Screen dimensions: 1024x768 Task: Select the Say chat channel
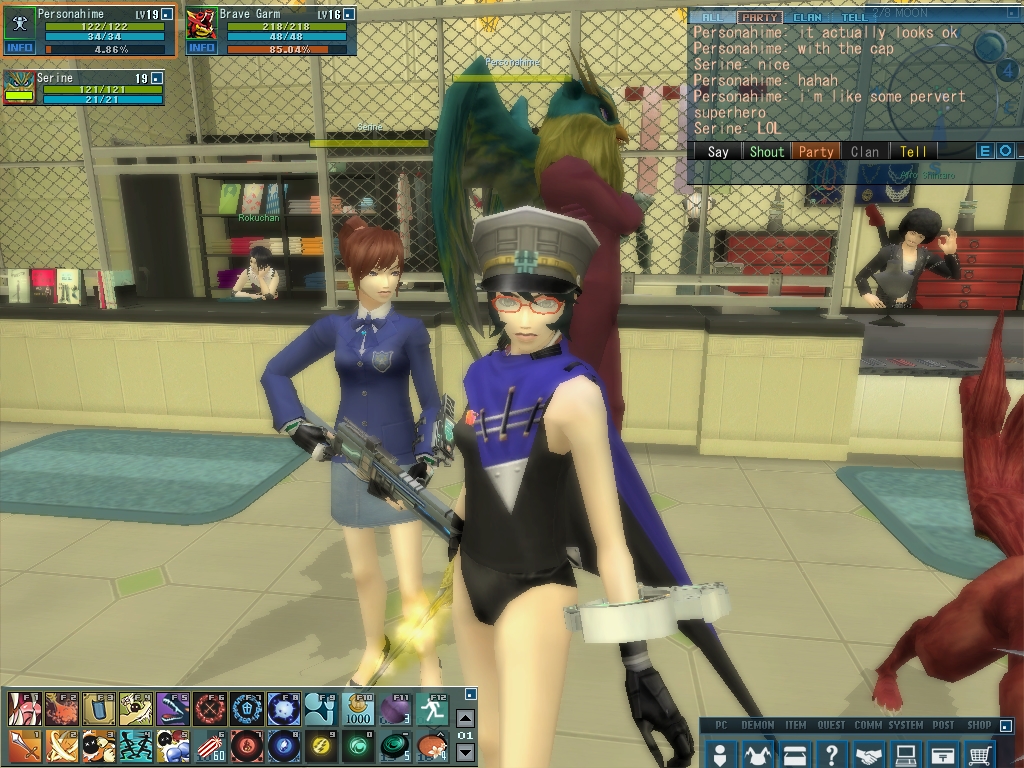[x=718, y=152]
